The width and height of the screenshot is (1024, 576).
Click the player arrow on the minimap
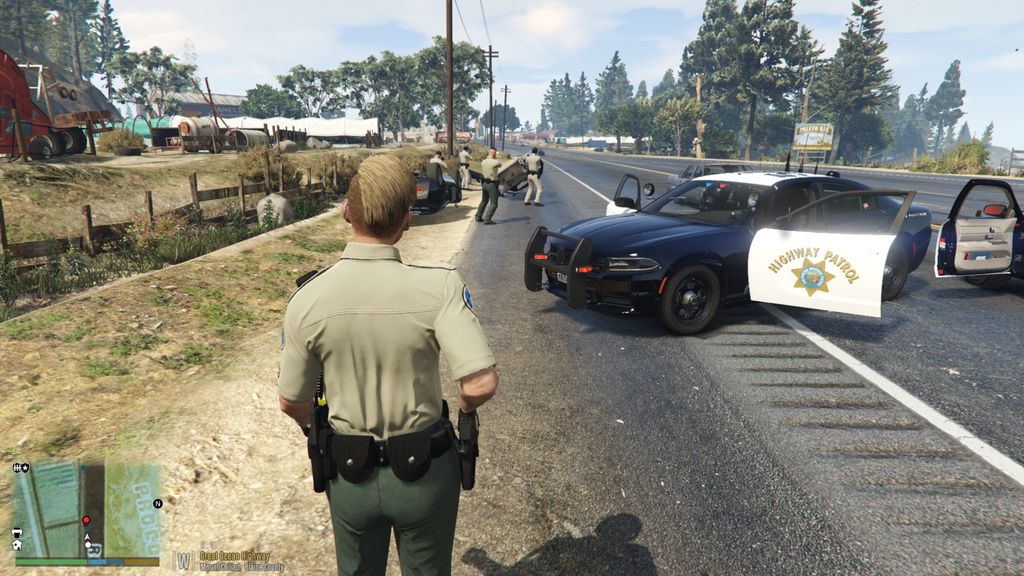pos(87,537)
